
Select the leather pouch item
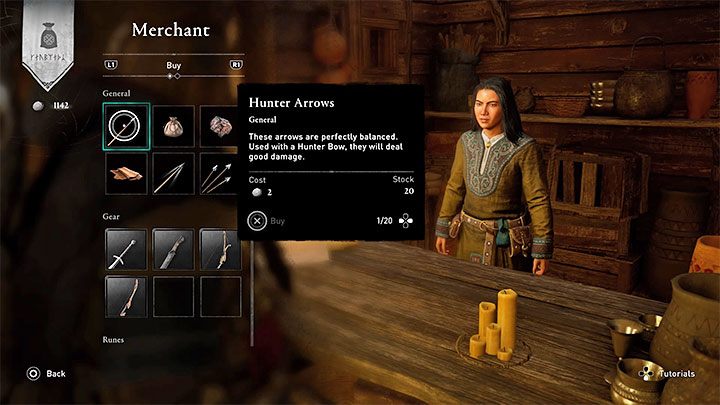pos(173,126)
